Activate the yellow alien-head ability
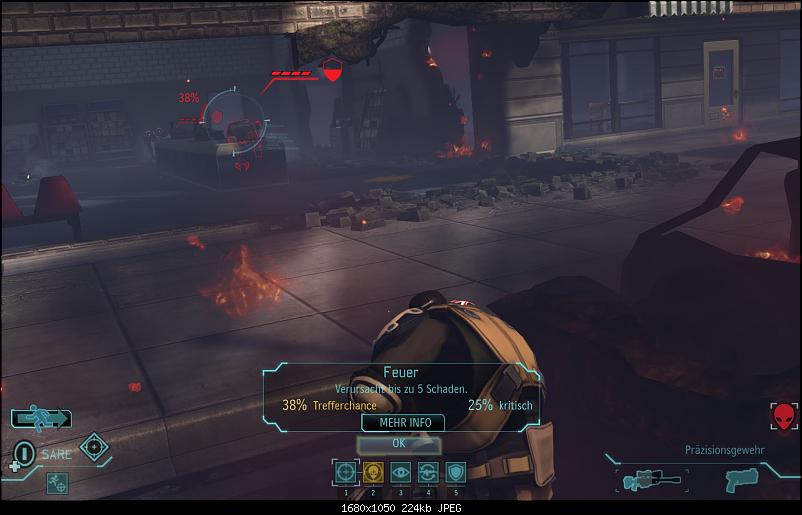The height and width of the screenshot is (515, 802). tap(373, 472)
